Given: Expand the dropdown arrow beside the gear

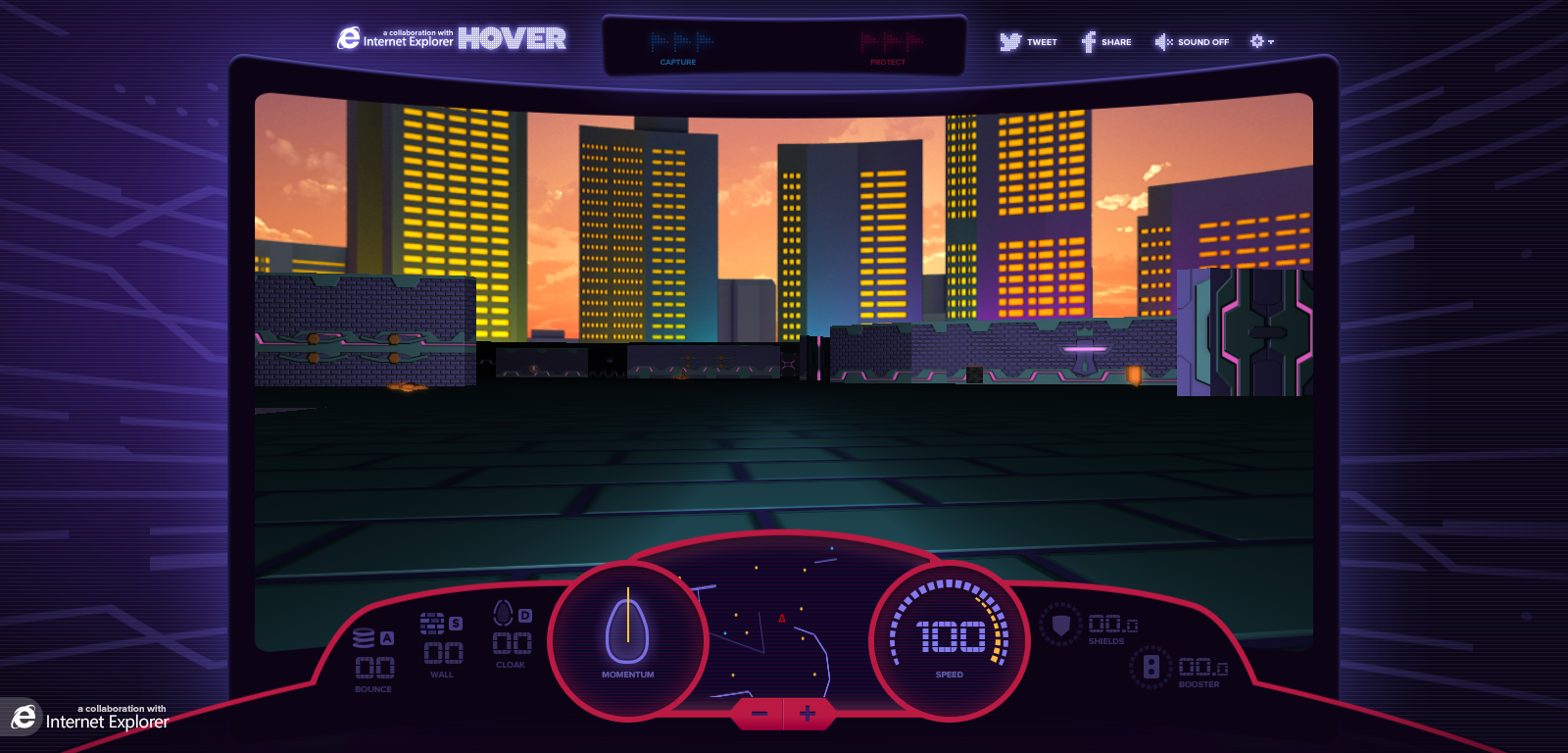Looking at the screenshot, I should 1270,41.
